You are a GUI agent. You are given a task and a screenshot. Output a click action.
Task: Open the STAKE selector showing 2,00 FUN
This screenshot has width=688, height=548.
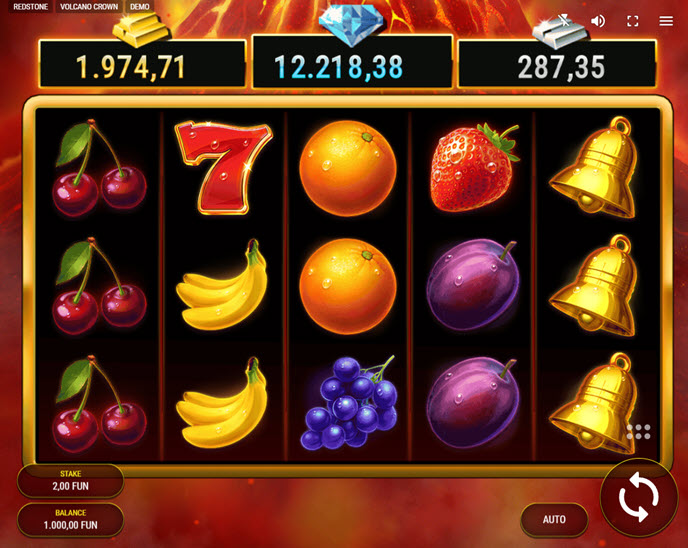(x=70, y=481)
